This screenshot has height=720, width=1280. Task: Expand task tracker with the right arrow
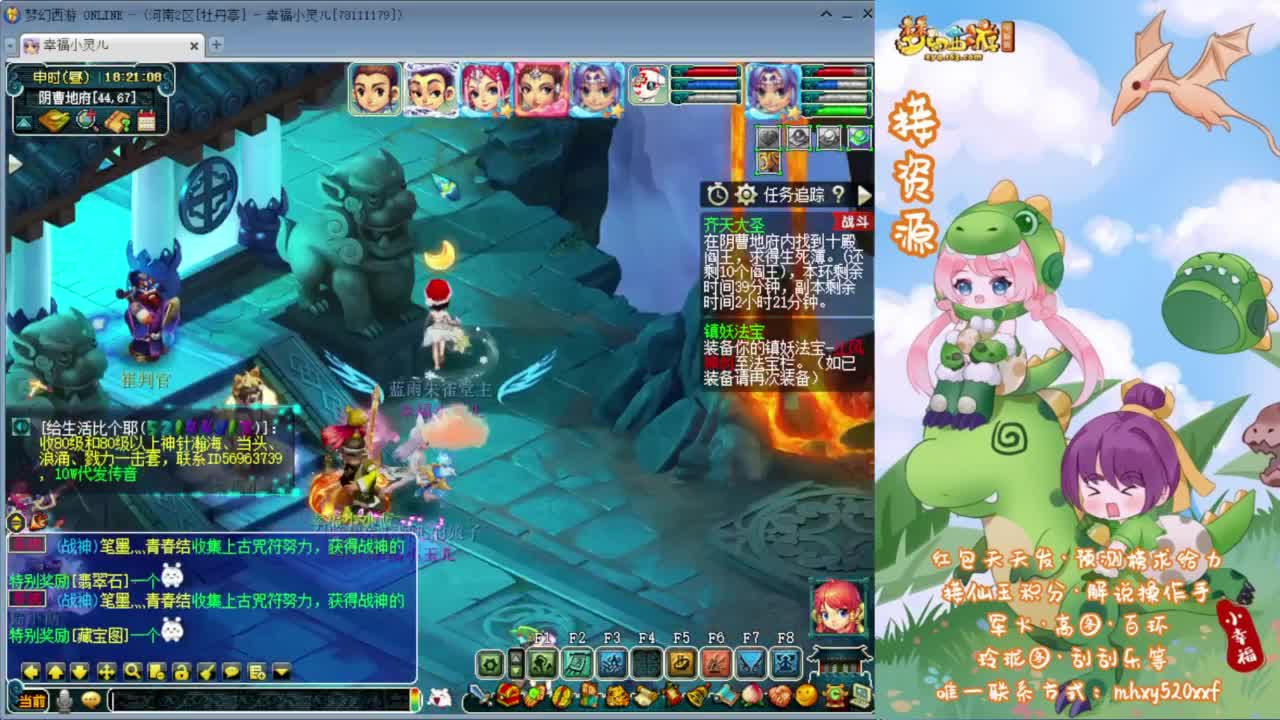click(865, 195)
